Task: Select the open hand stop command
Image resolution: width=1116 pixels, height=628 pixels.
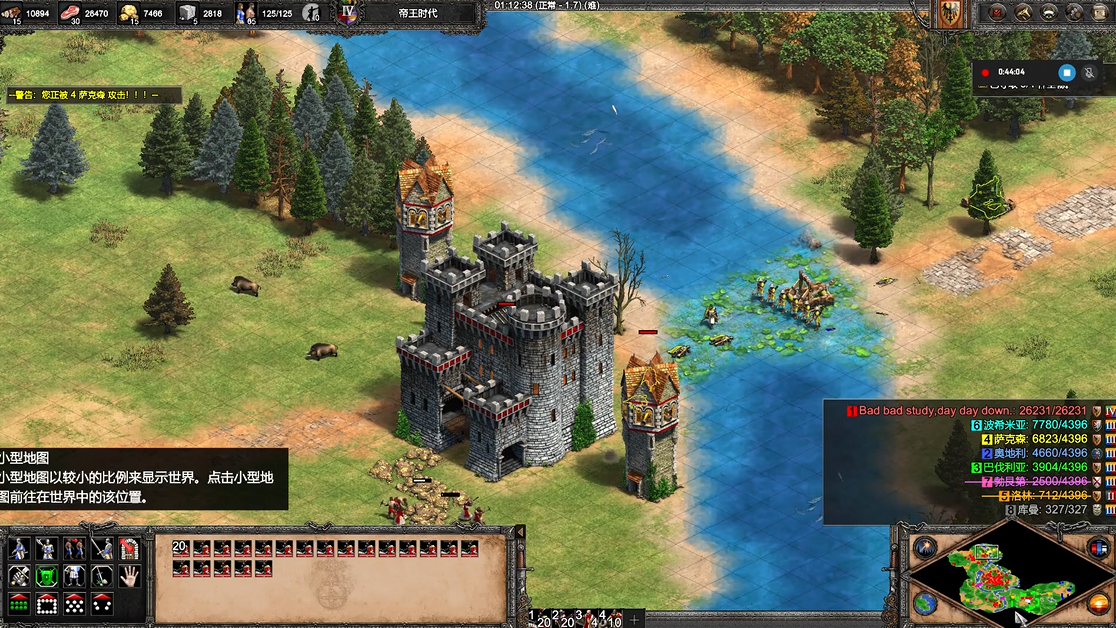Action: click(x=129, y=576)
